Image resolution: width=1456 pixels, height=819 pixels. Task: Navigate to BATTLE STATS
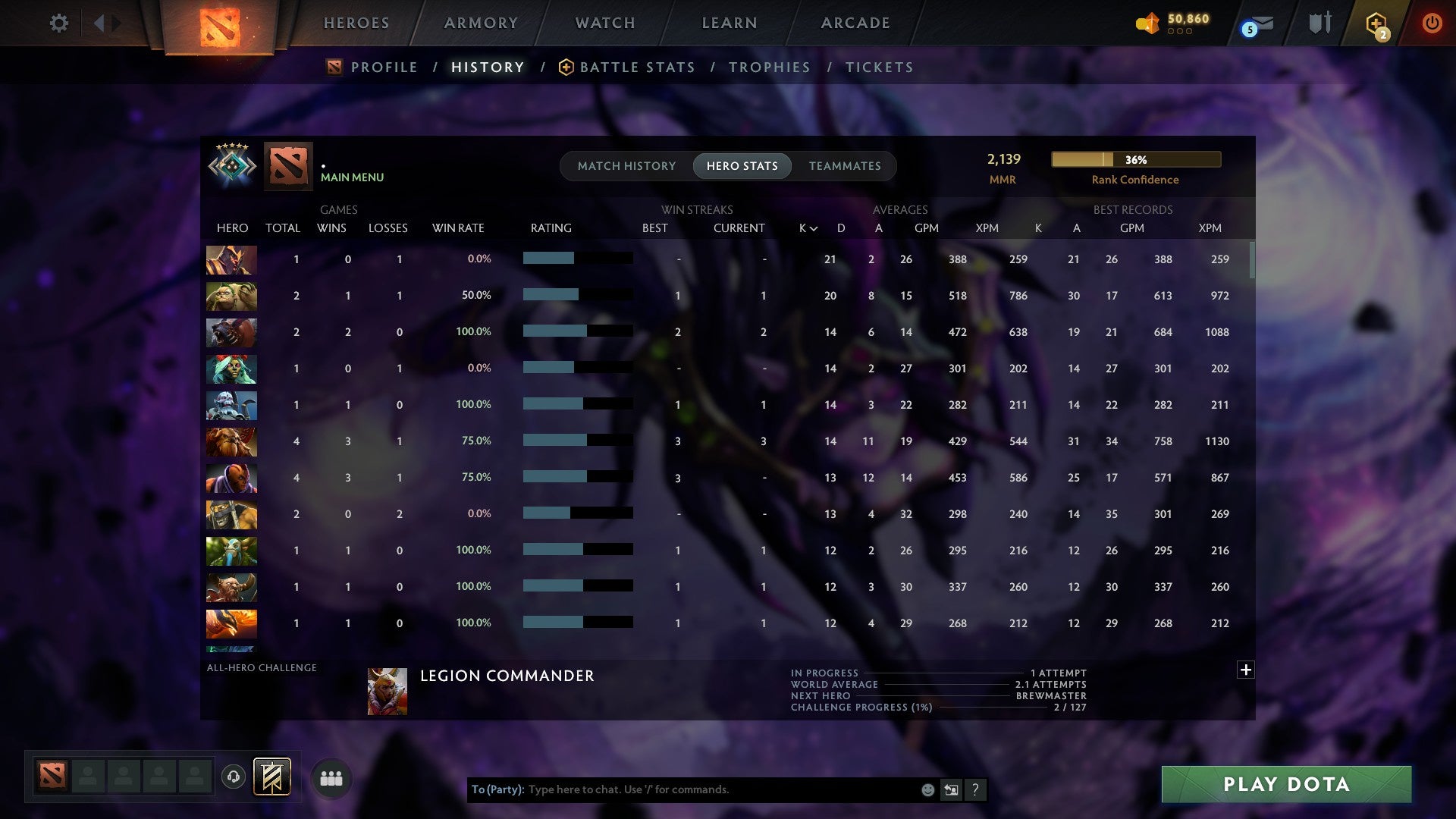[x=637, y=67]
